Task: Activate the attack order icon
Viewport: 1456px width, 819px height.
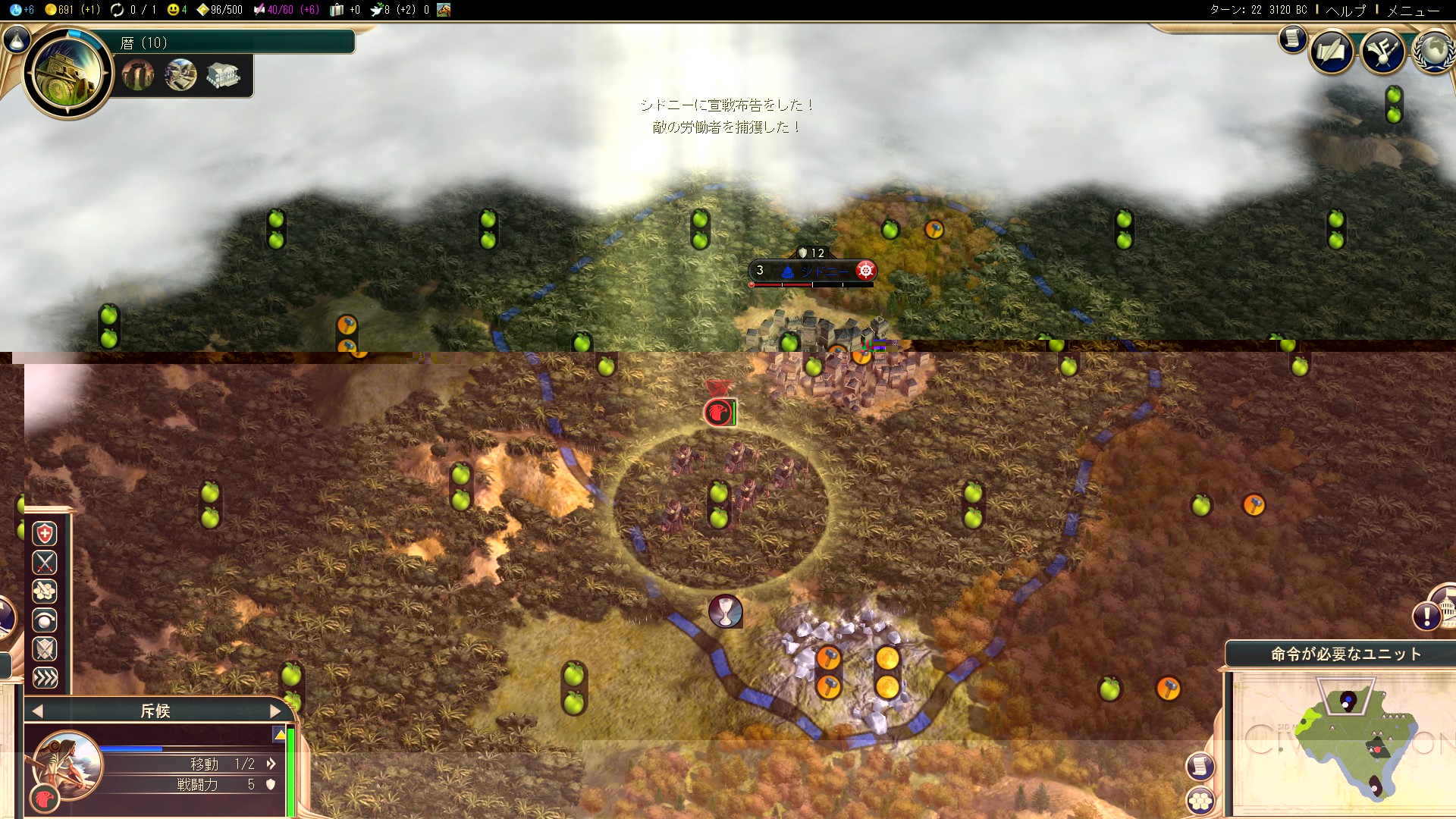Action: point(45,563)
